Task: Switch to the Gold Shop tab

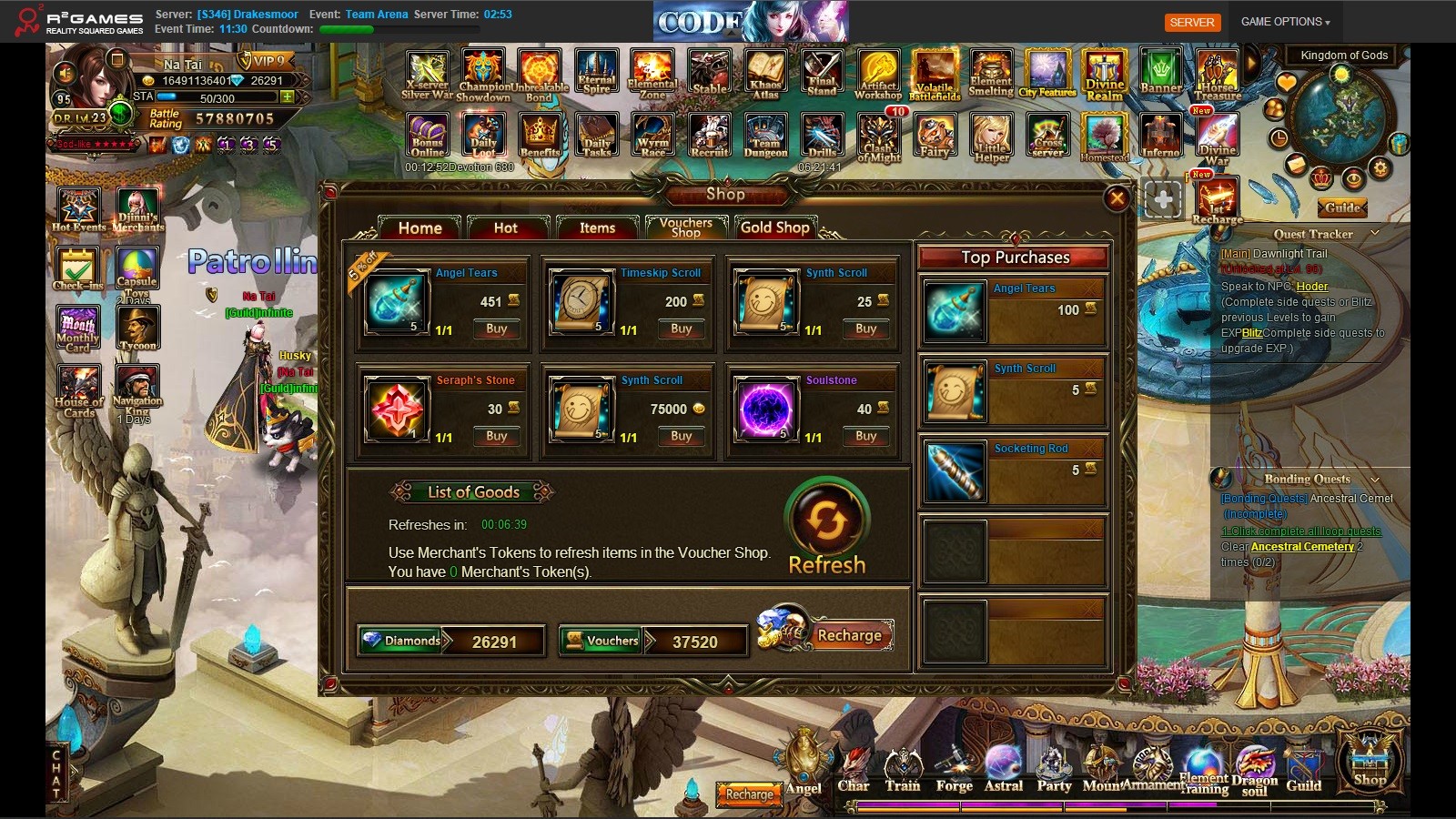Action: pos(774,227)
